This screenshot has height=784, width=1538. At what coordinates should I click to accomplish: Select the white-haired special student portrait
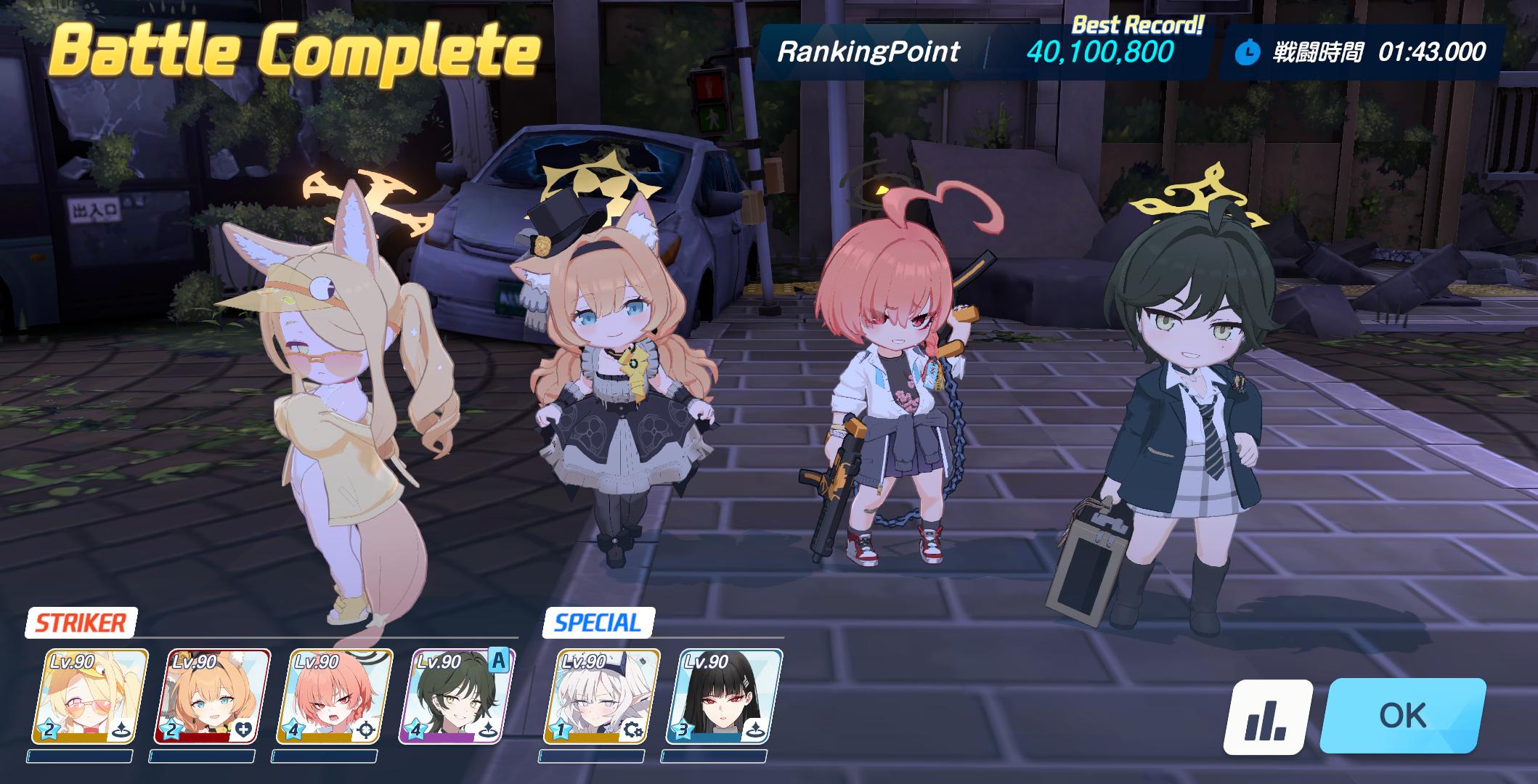601,697
